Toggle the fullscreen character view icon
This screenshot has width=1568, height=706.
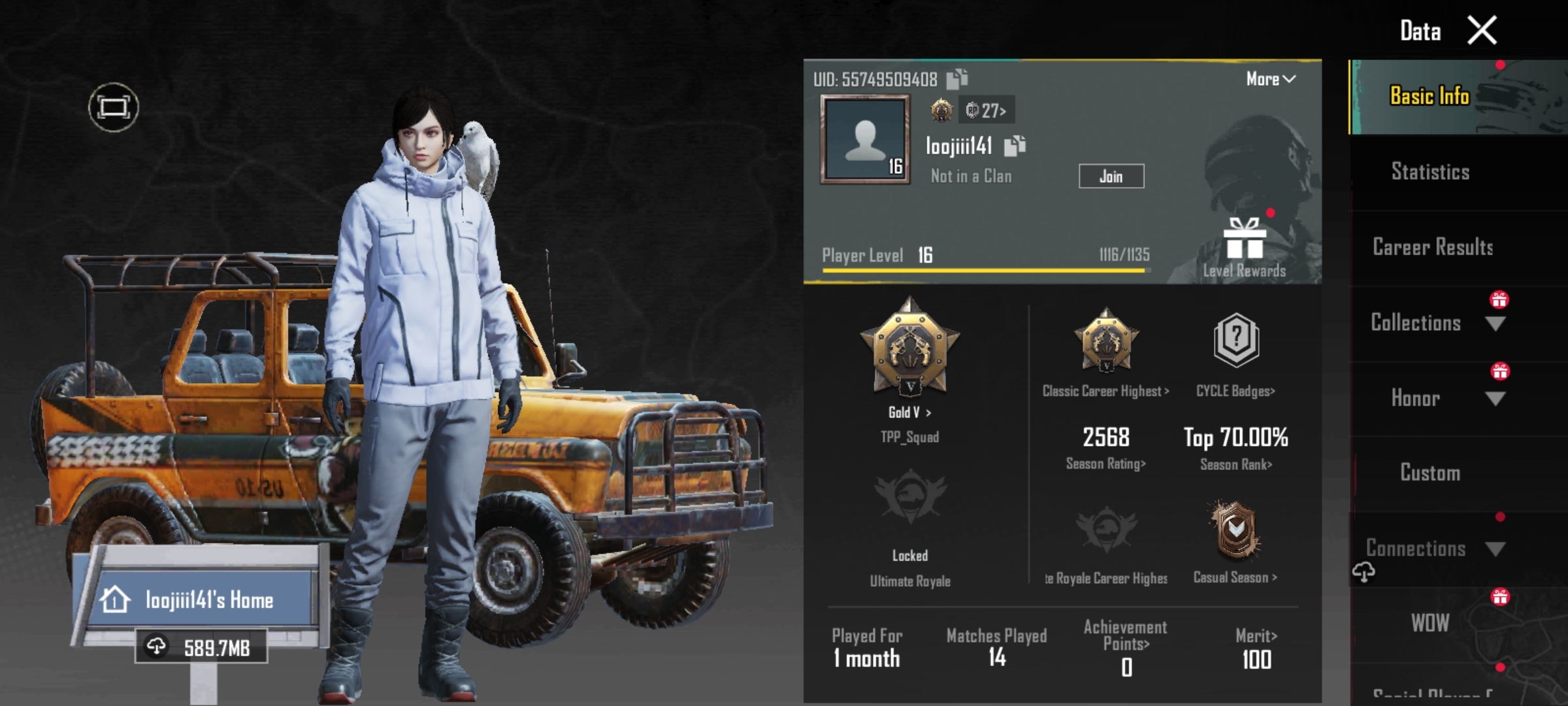[114, 107]
